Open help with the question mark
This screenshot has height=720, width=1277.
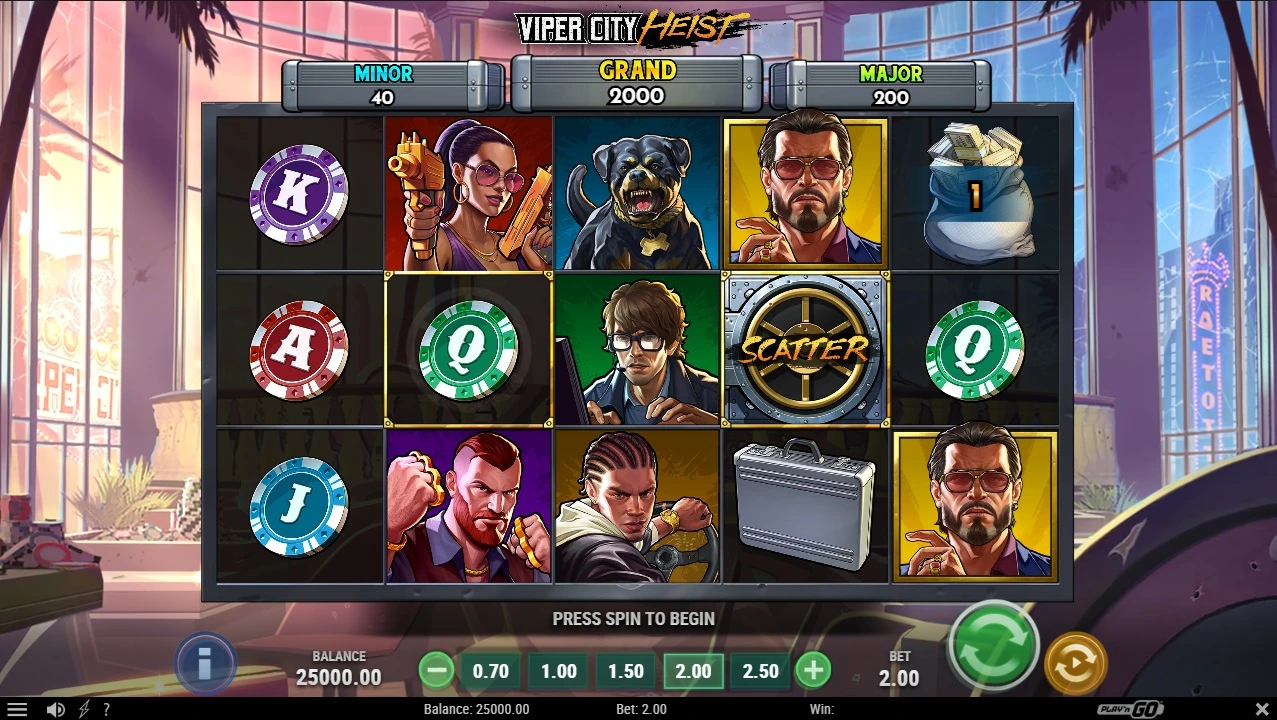tap(106, 709)
